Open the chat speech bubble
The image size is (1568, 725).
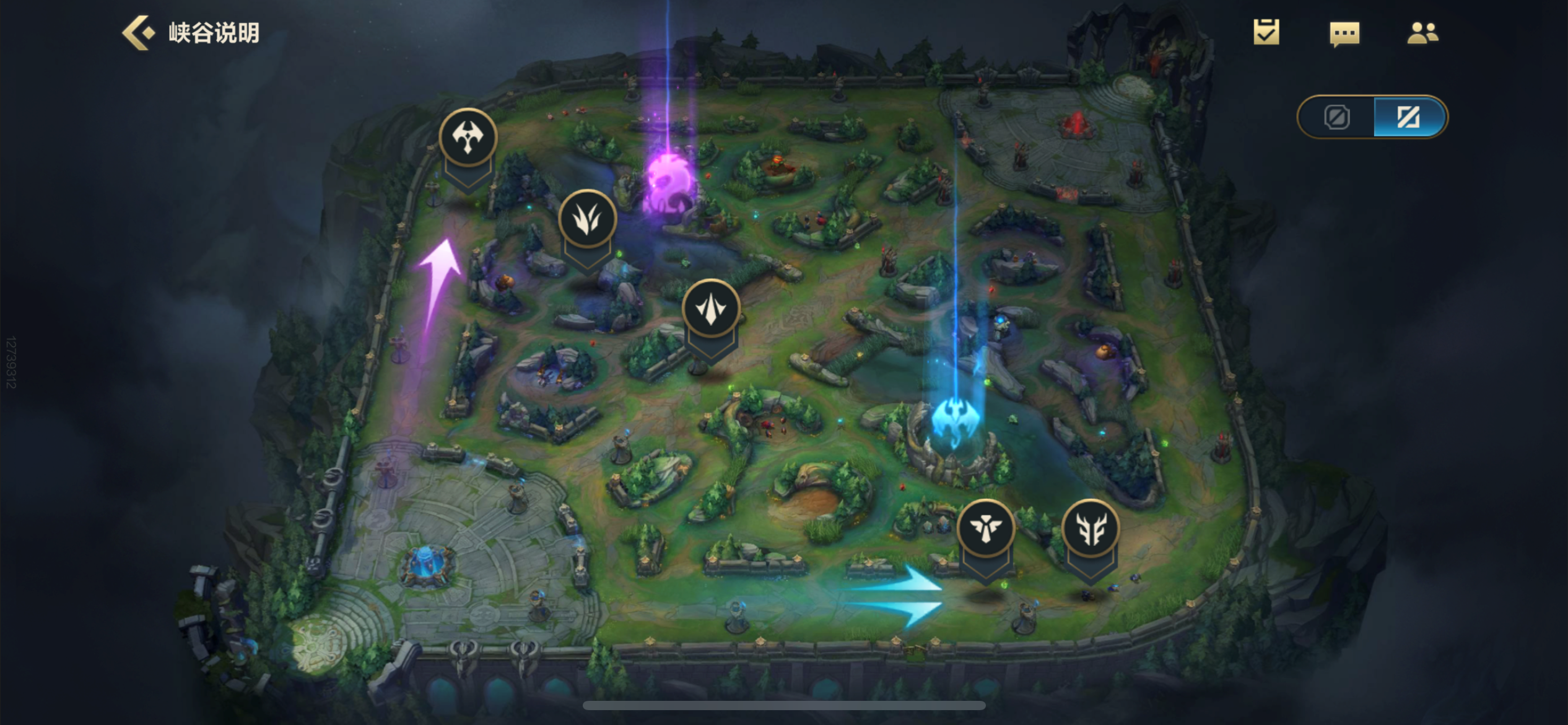point(1344,33)
